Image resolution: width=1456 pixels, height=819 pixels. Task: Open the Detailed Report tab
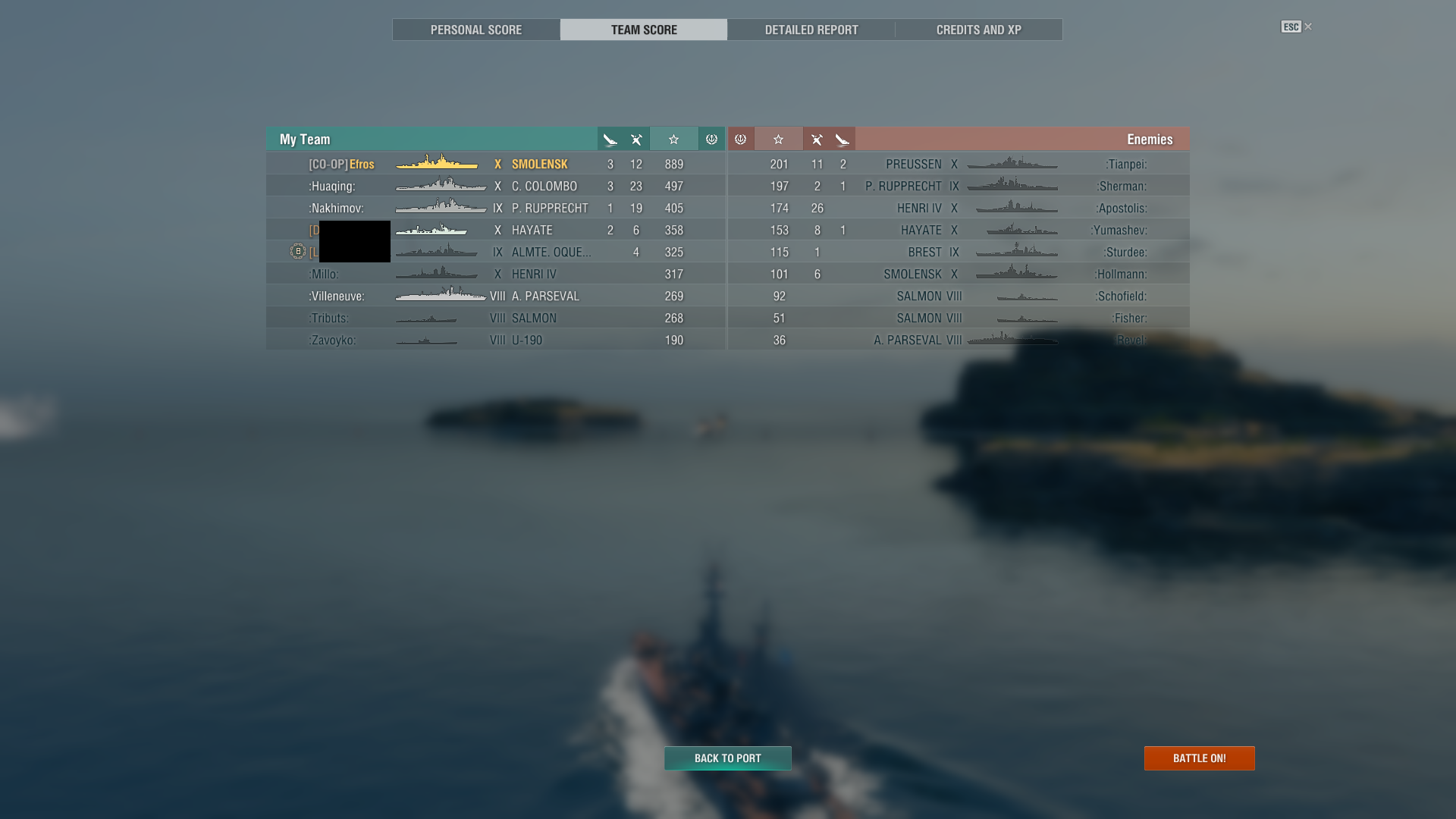point(811,30)
